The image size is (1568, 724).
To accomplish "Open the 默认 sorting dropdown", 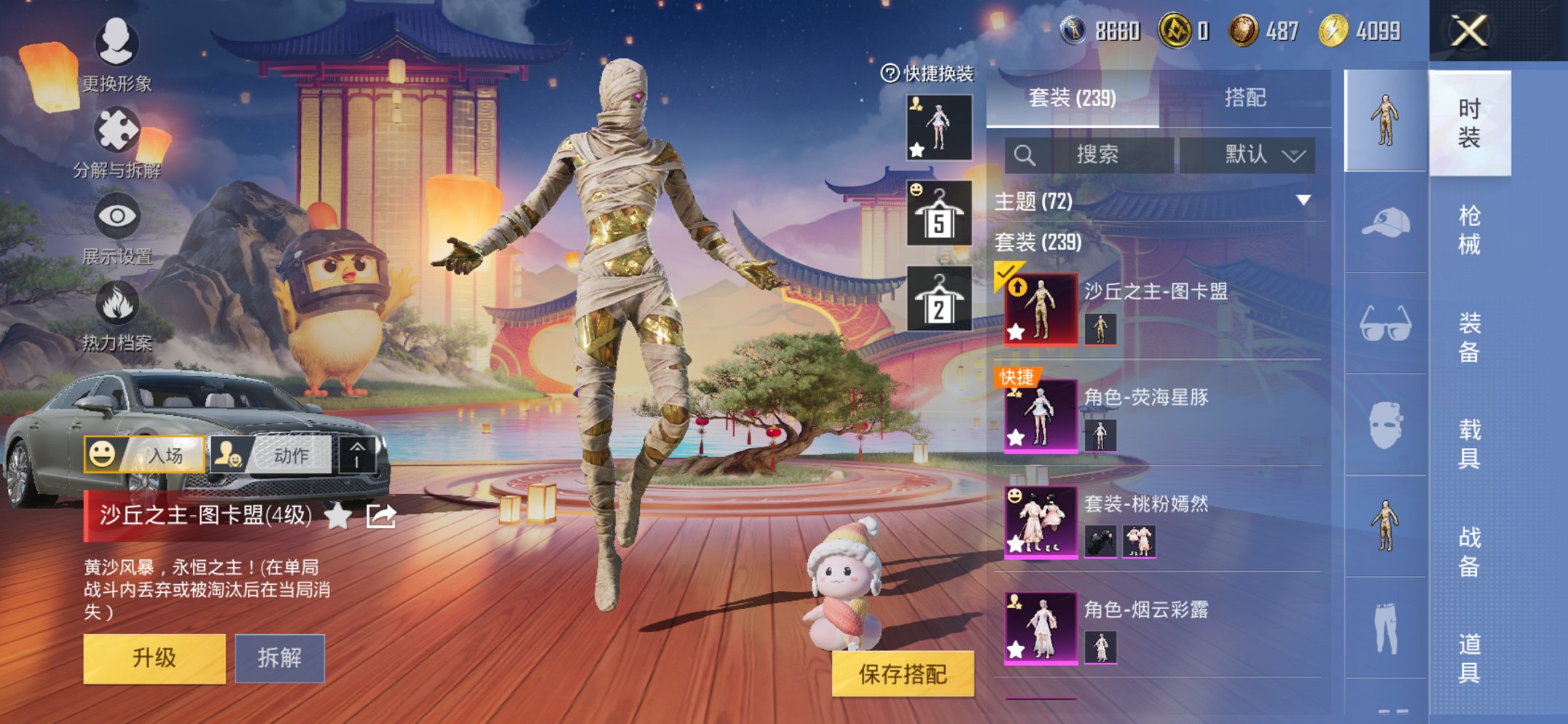I will click(1255, 155).
